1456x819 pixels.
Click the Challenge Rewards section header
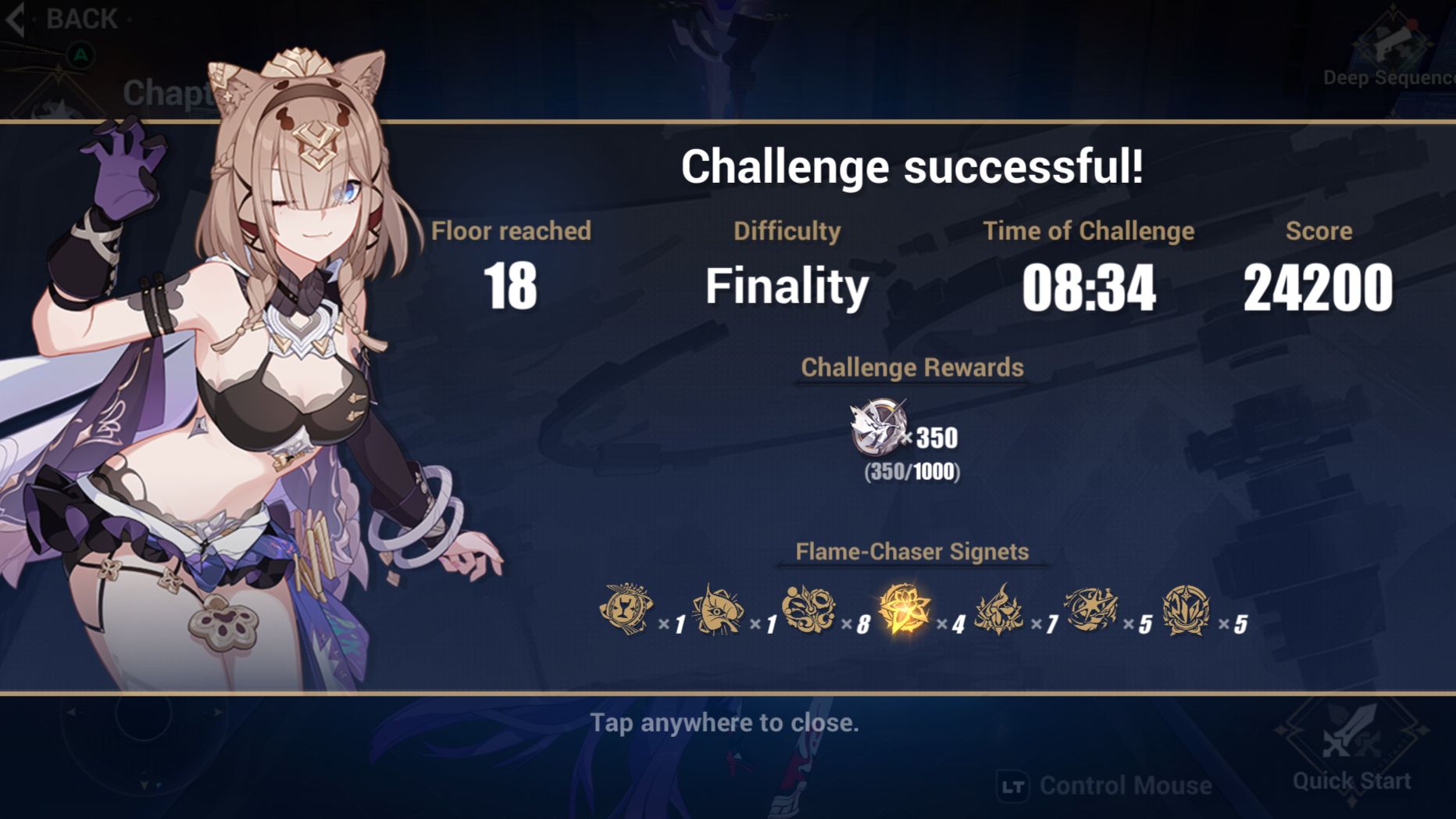(x=910, y=367)
